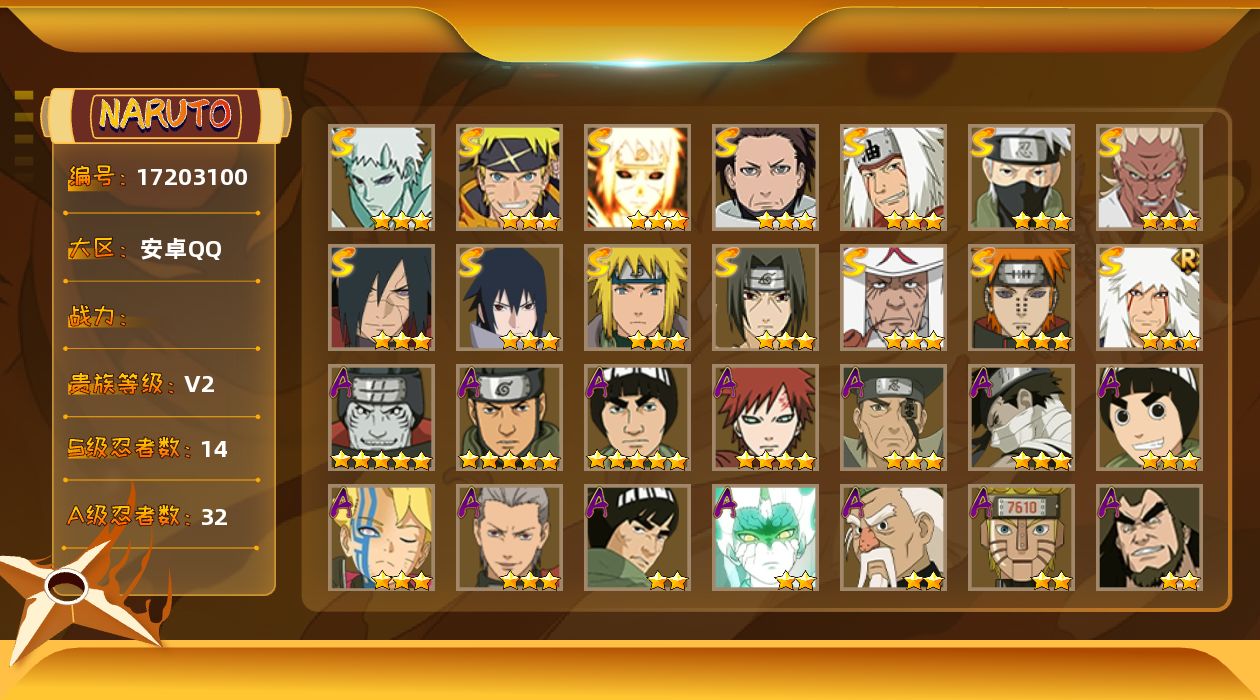
Task: Choose the red-haired Gaara tile
Action: click(765, 418)
